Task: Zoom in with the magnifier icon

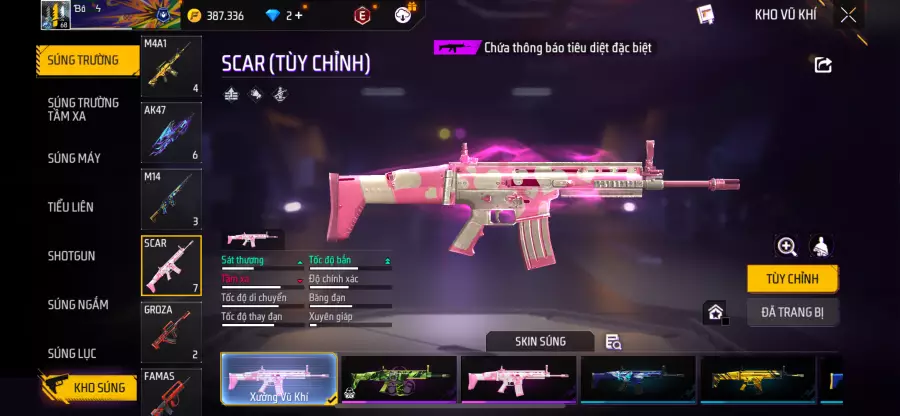Action: (787, 246)
